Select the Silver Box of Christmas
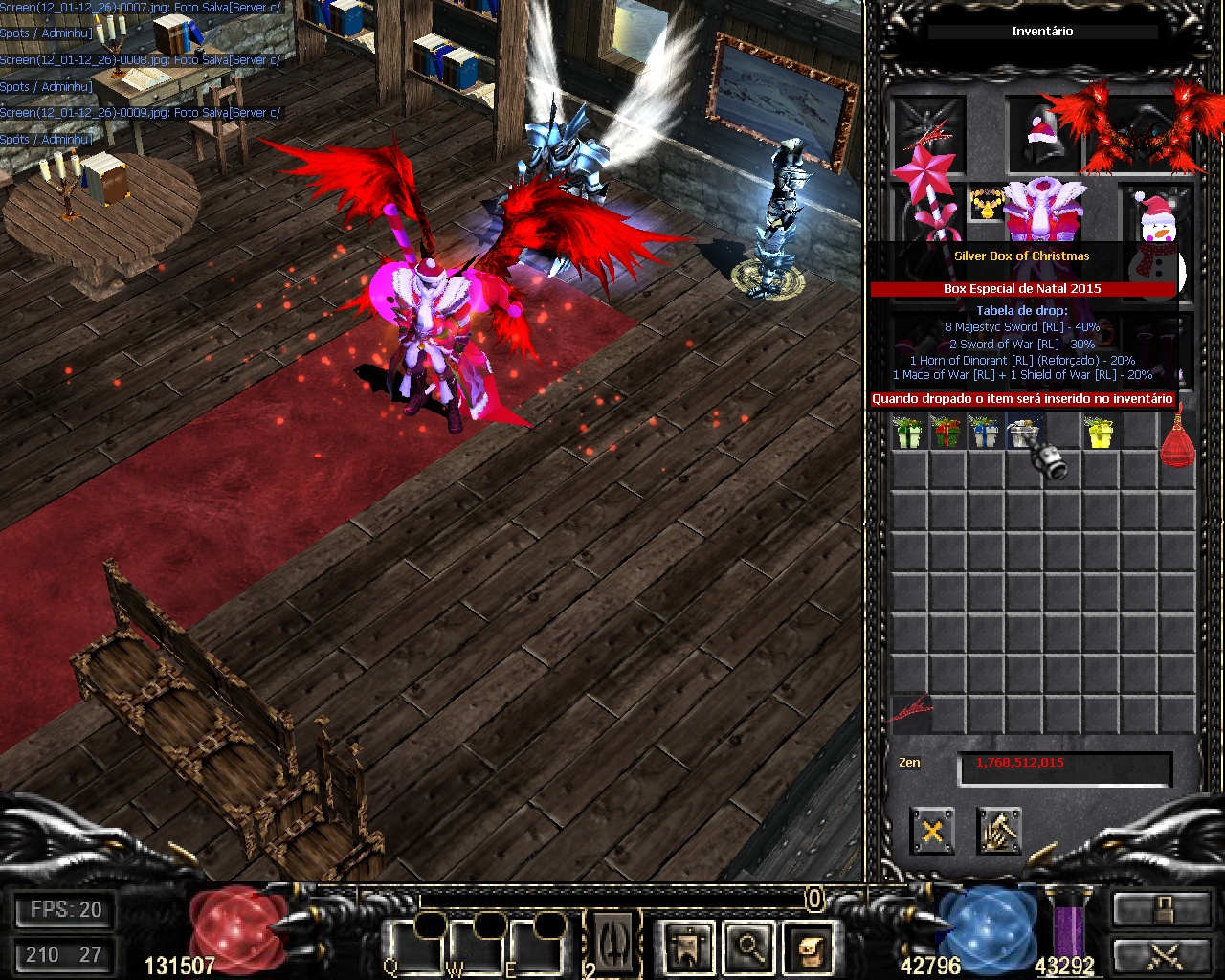Viewport: 1225px width, 980px height. tap(1024, 434)
